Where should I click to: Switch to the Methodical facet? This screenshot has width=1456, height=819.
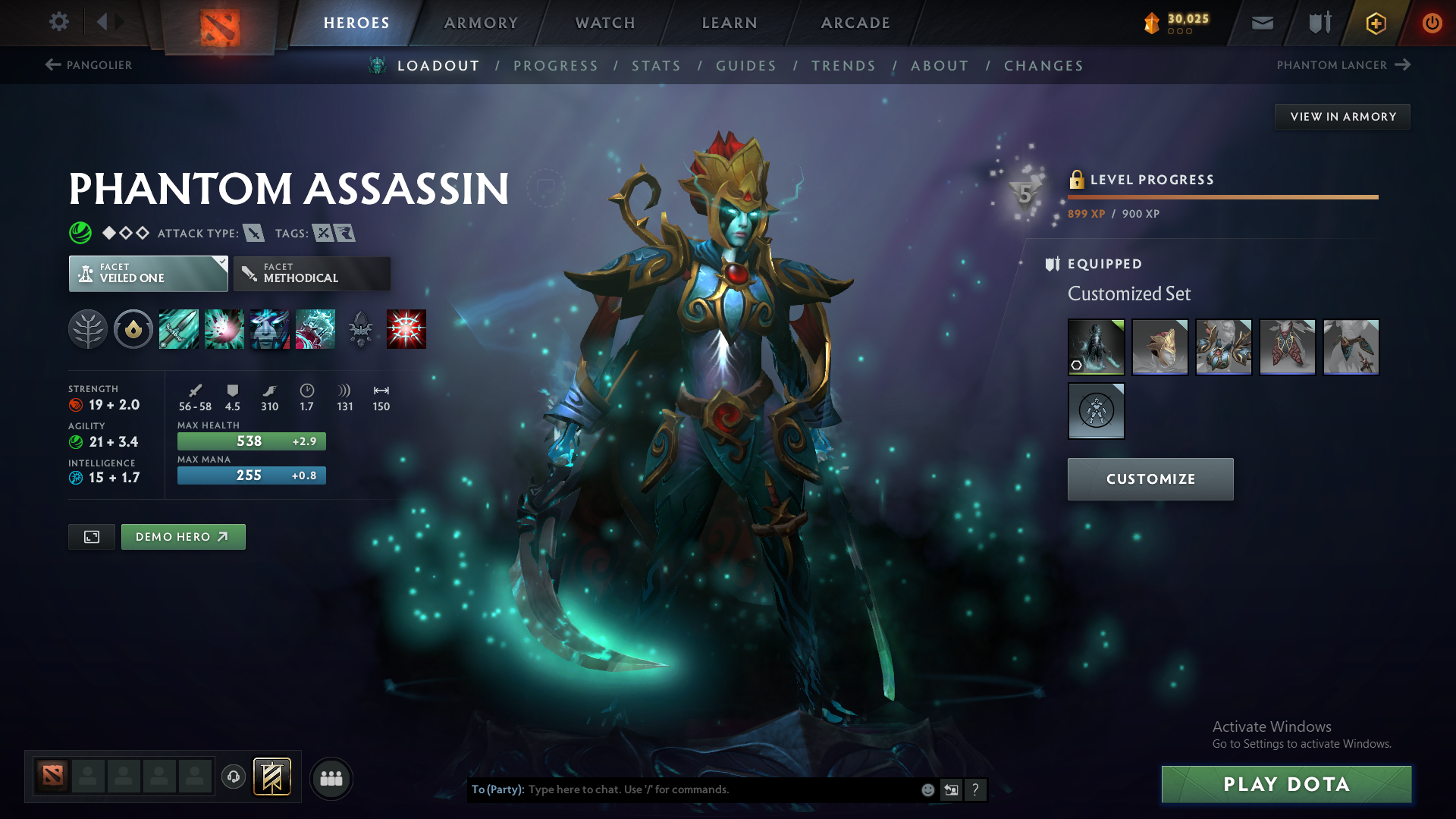pos(312,273)
